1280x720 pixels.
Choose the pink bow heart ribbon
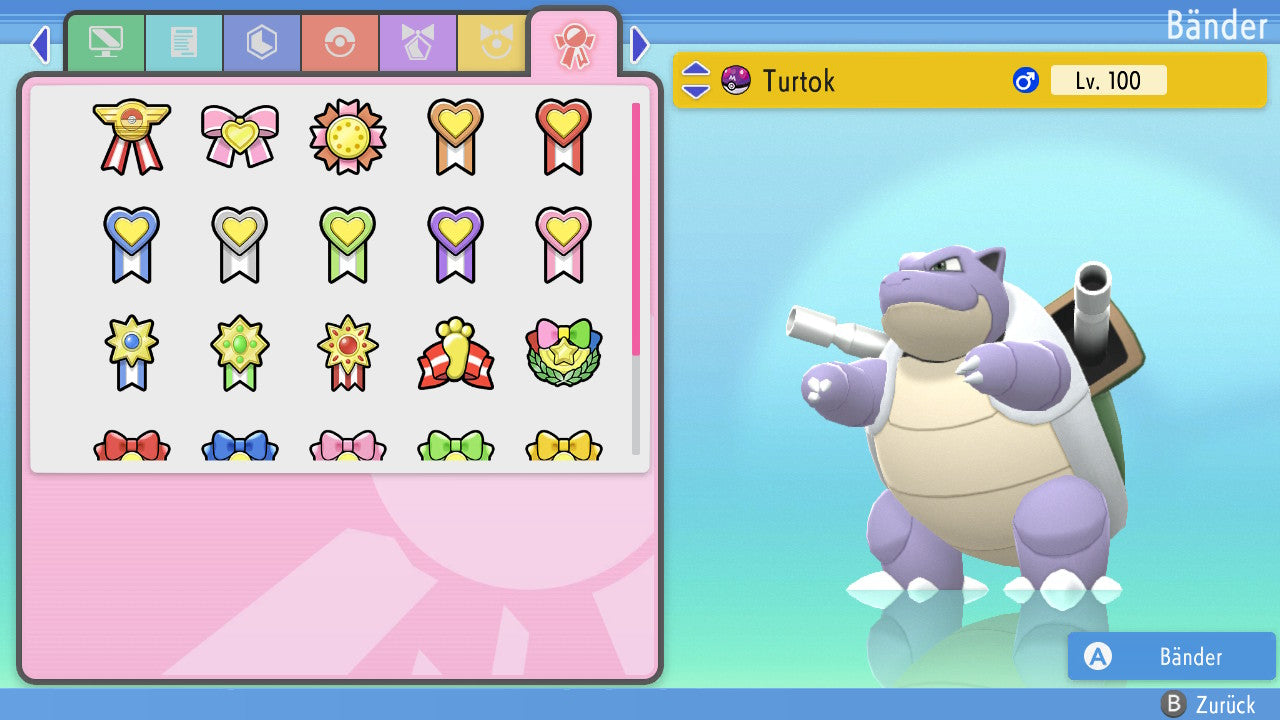click(240, 136)
